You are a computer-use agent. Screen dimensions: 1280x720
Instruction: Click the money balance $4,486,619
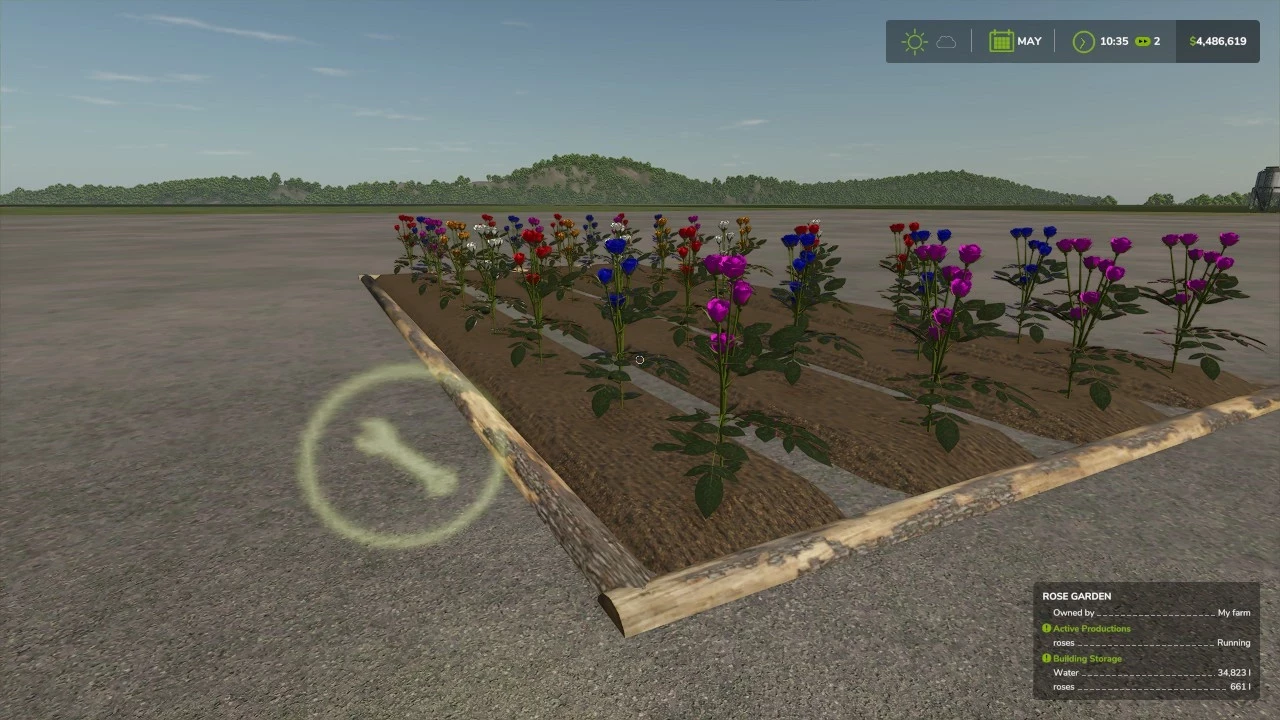(1217, 41)
